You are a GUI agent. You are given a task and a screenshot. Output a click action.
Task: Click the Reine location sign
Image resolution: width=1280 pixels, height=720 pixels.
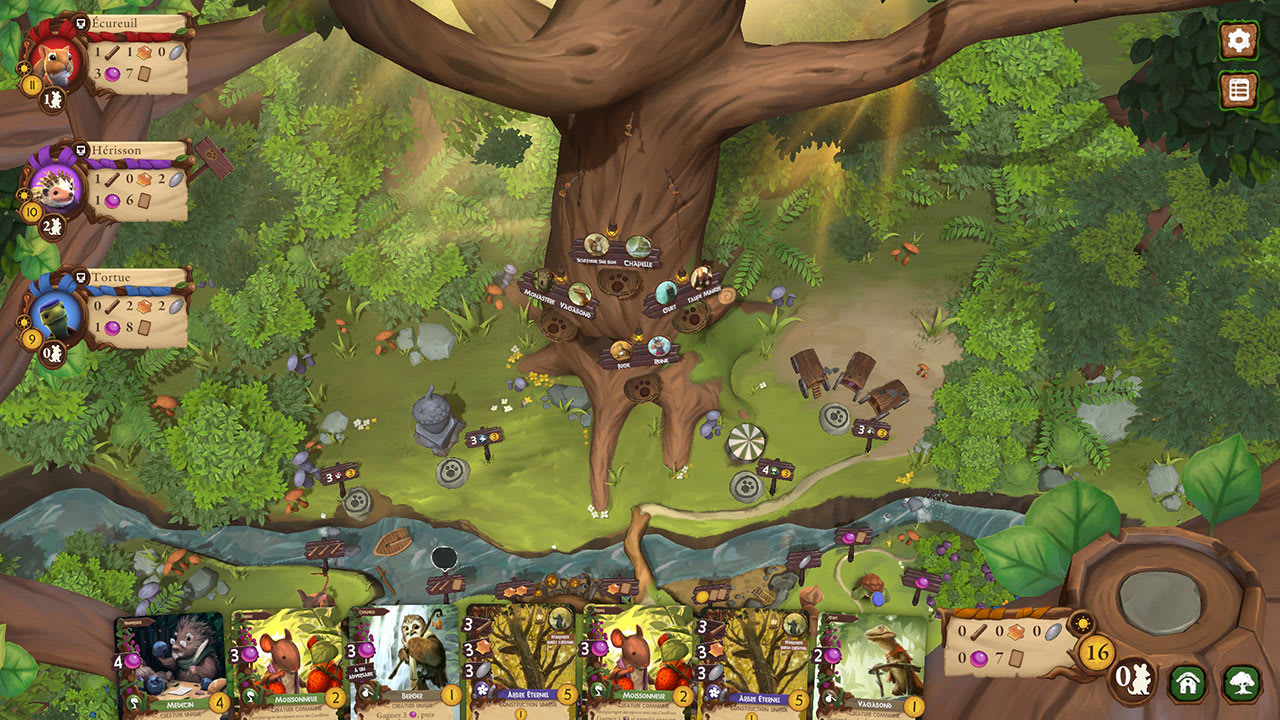coord(658,347)
